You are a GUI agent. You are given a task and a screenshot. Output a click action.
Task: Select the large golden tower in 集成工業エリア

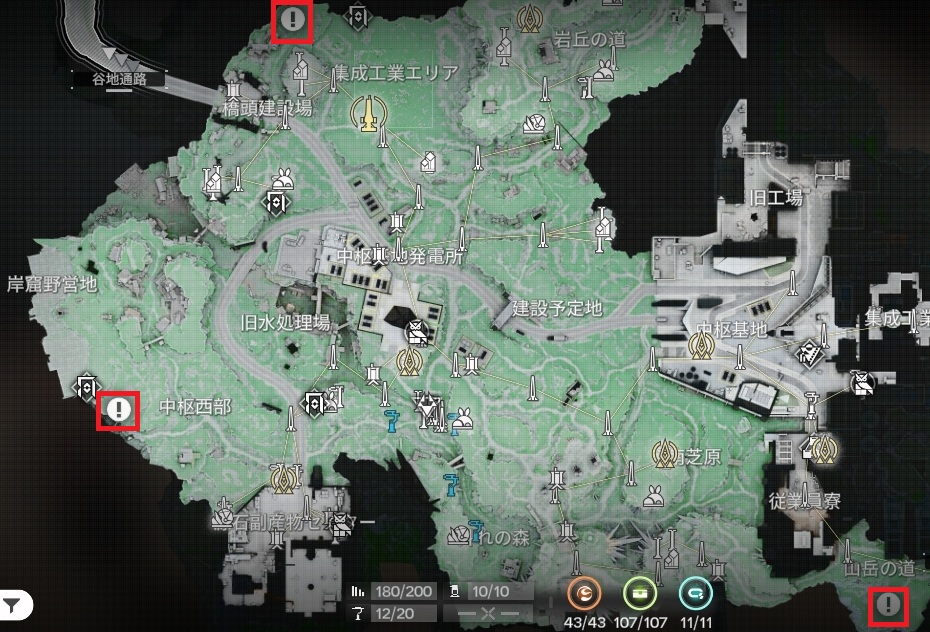(x=369, y=112)
